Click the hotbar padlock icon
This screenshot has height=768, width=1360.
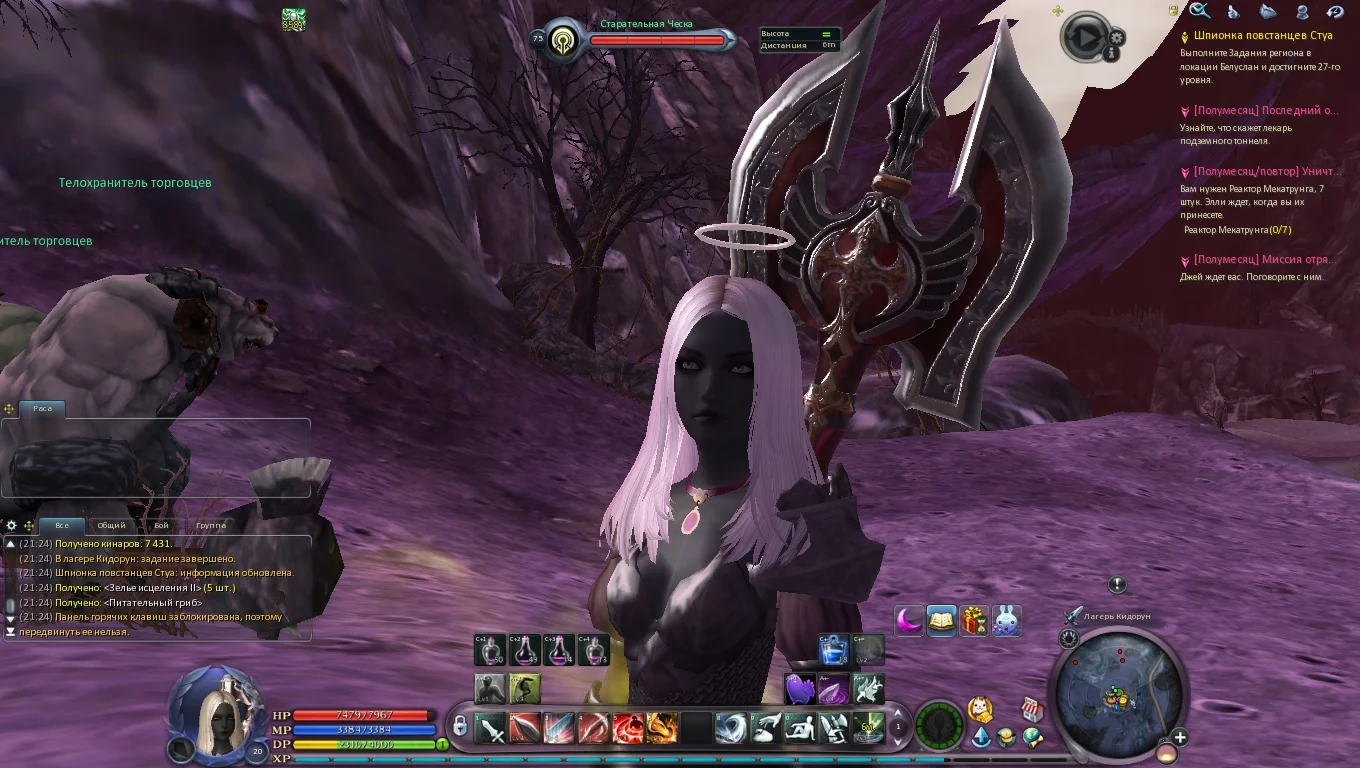[460, 727]
